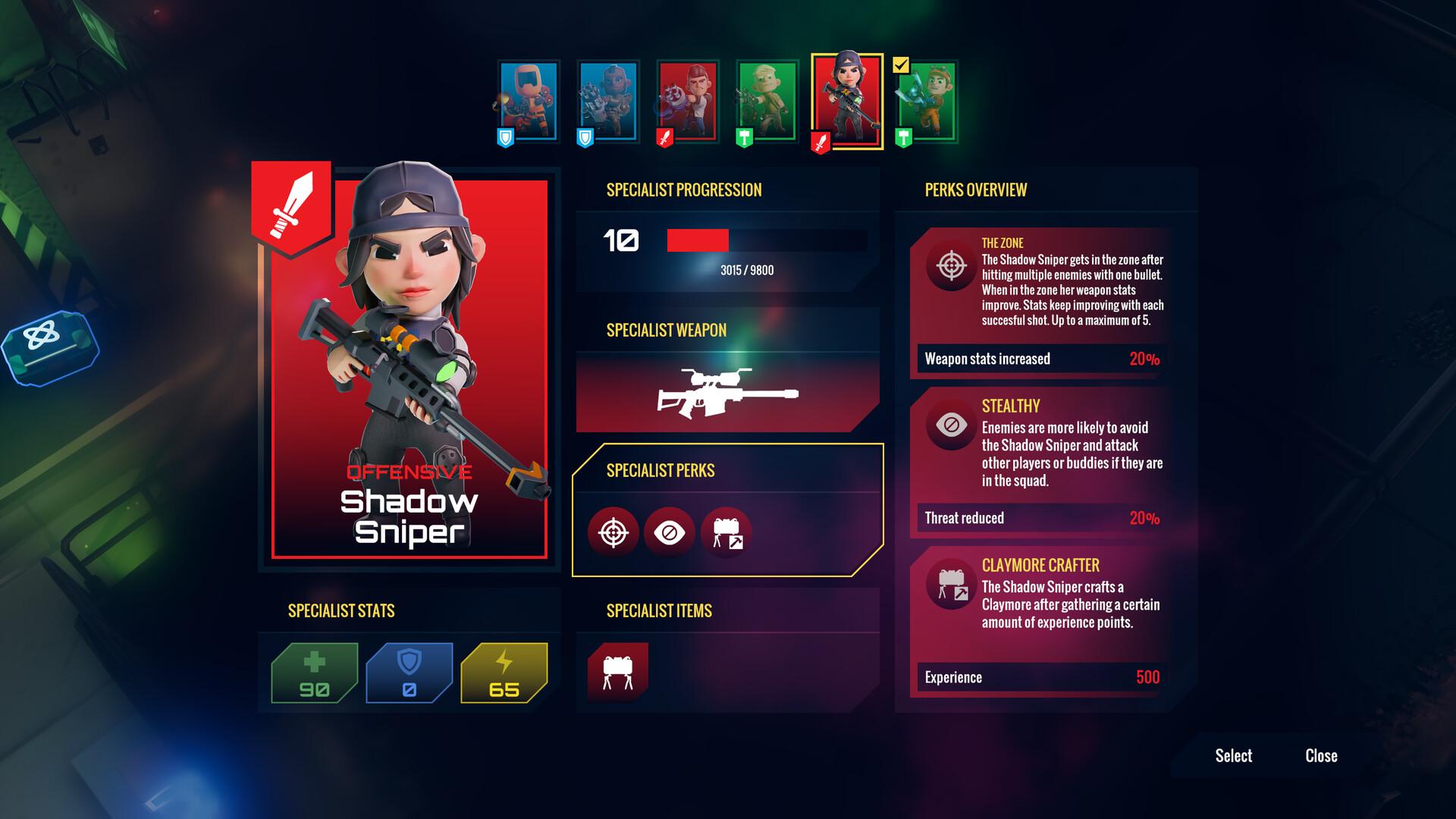Click the blue shield stat badge
Screen dimensions: 1456x819
(409, 673)
